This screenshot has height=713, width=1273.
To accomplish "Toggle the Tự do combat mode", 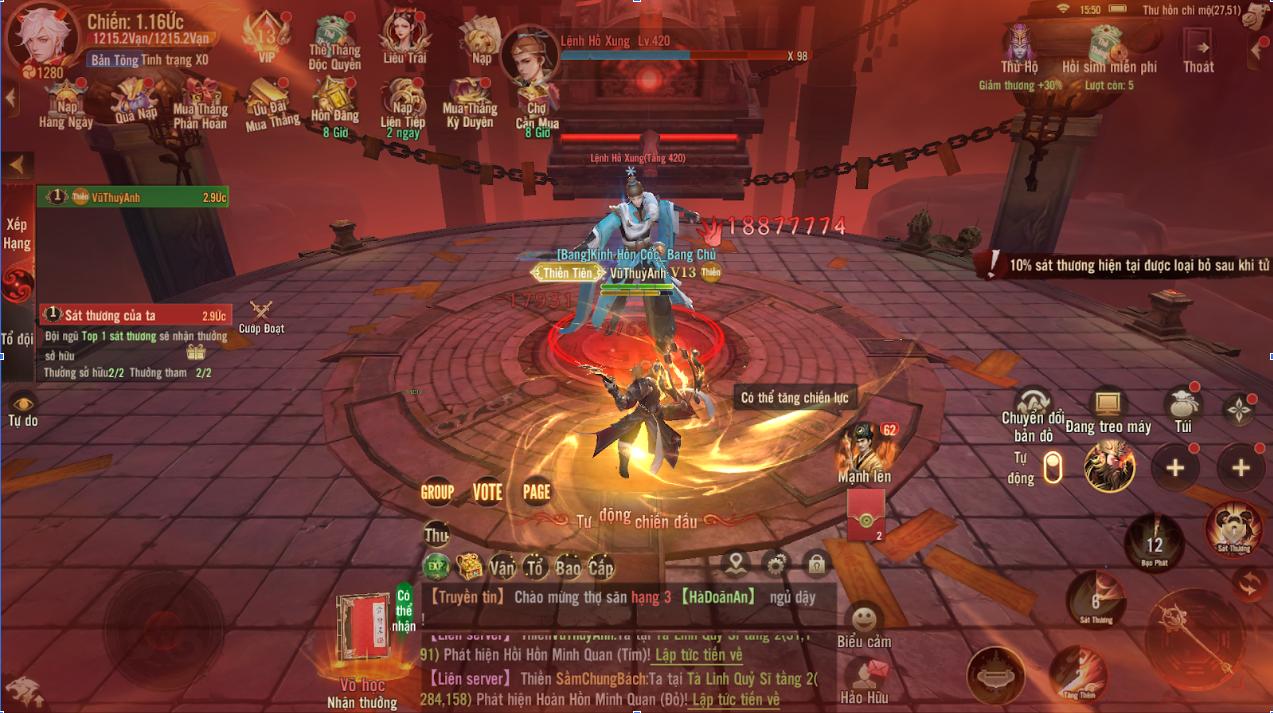I will coord(22,408).
